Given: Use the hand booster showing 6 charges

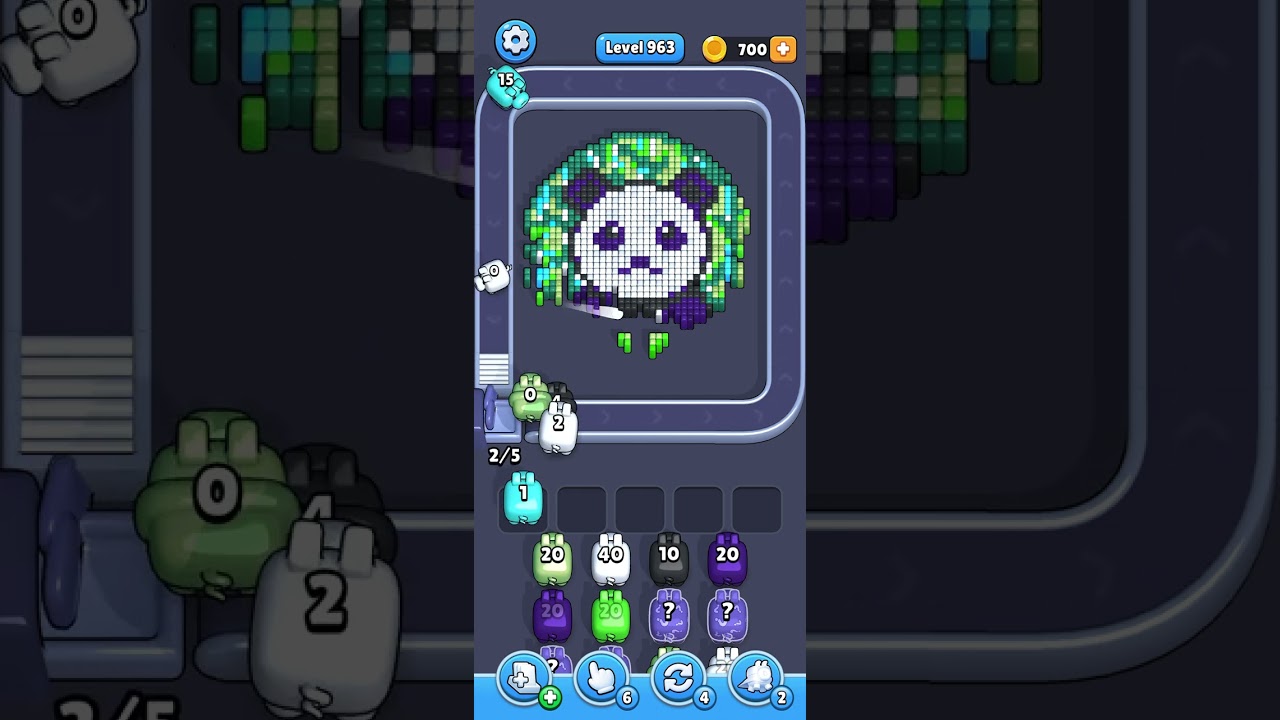Looking at the screenshot, I should coord(604,678).
